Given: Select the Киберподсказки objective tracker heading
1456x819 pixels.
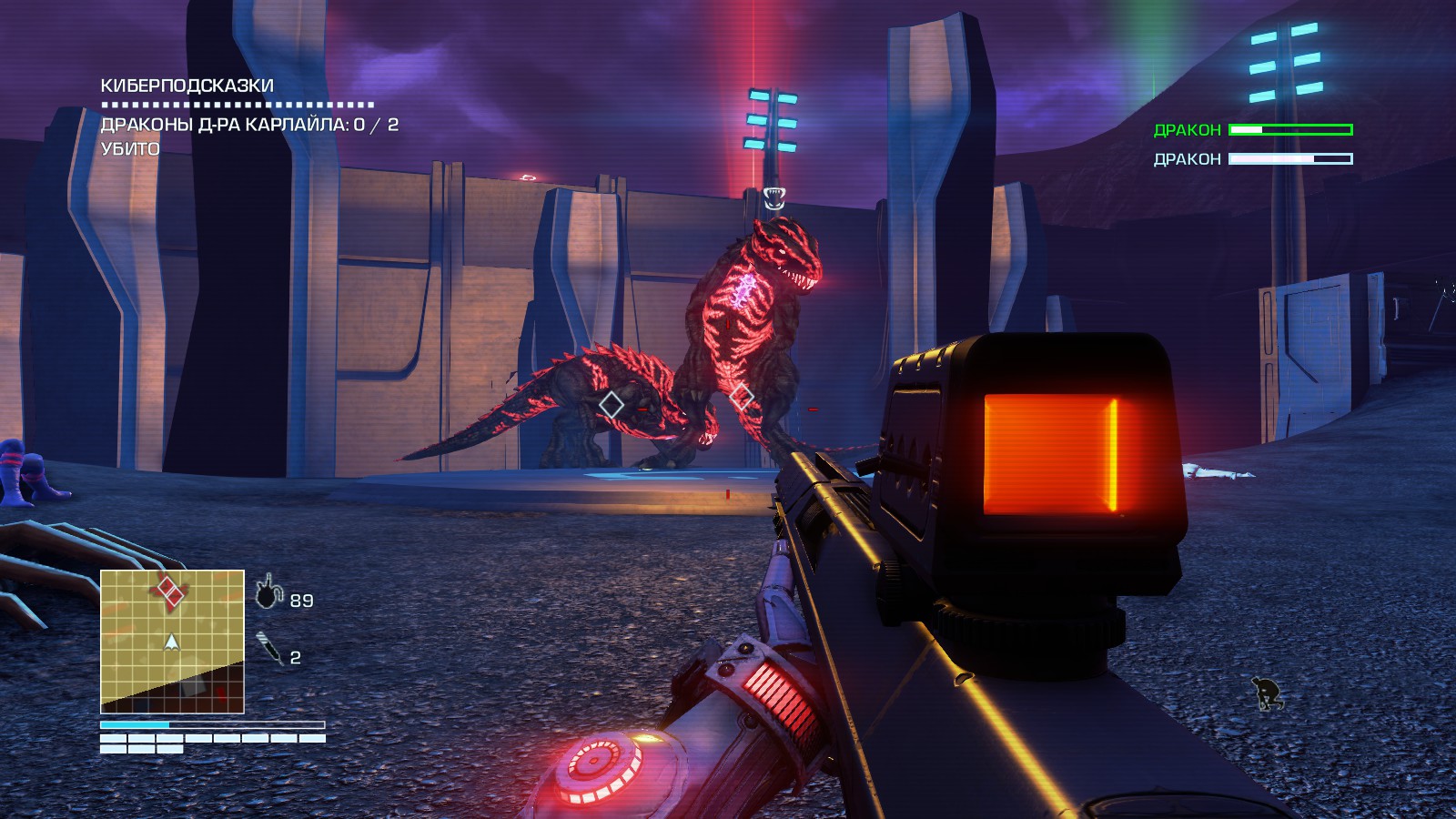Looking at the screenshot, I should [x=187, y=86].
